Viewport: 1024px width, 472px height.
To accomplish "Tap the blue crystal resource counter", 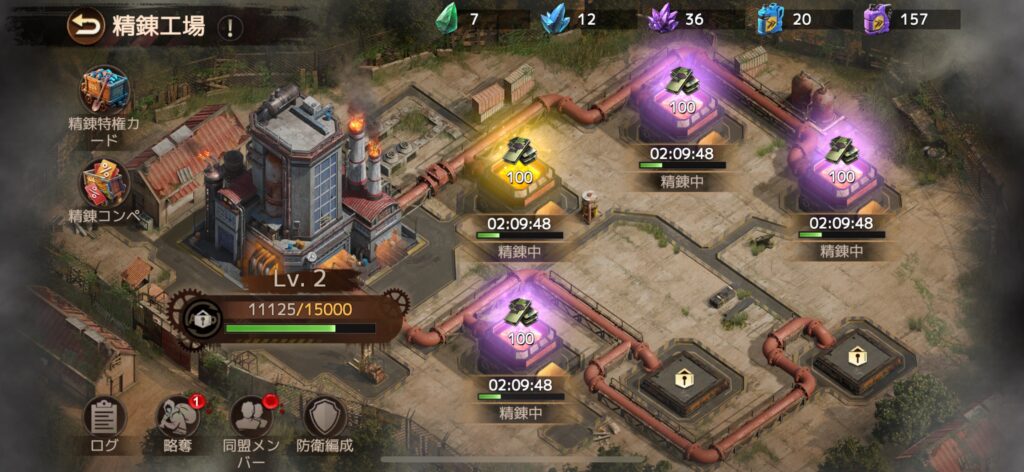I will [572, 19].
